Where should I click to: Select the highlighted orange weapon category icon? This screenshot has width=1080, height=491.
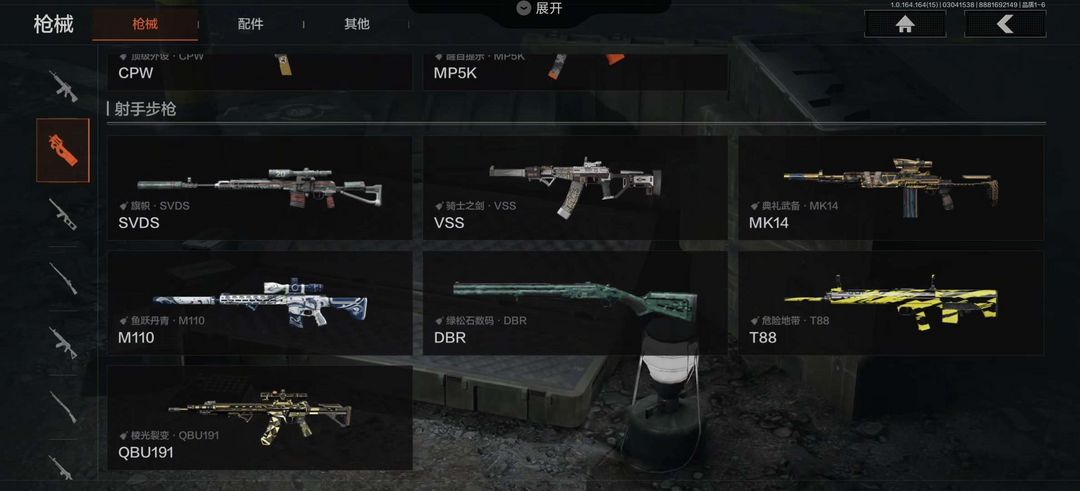click(x=63, y=150)
